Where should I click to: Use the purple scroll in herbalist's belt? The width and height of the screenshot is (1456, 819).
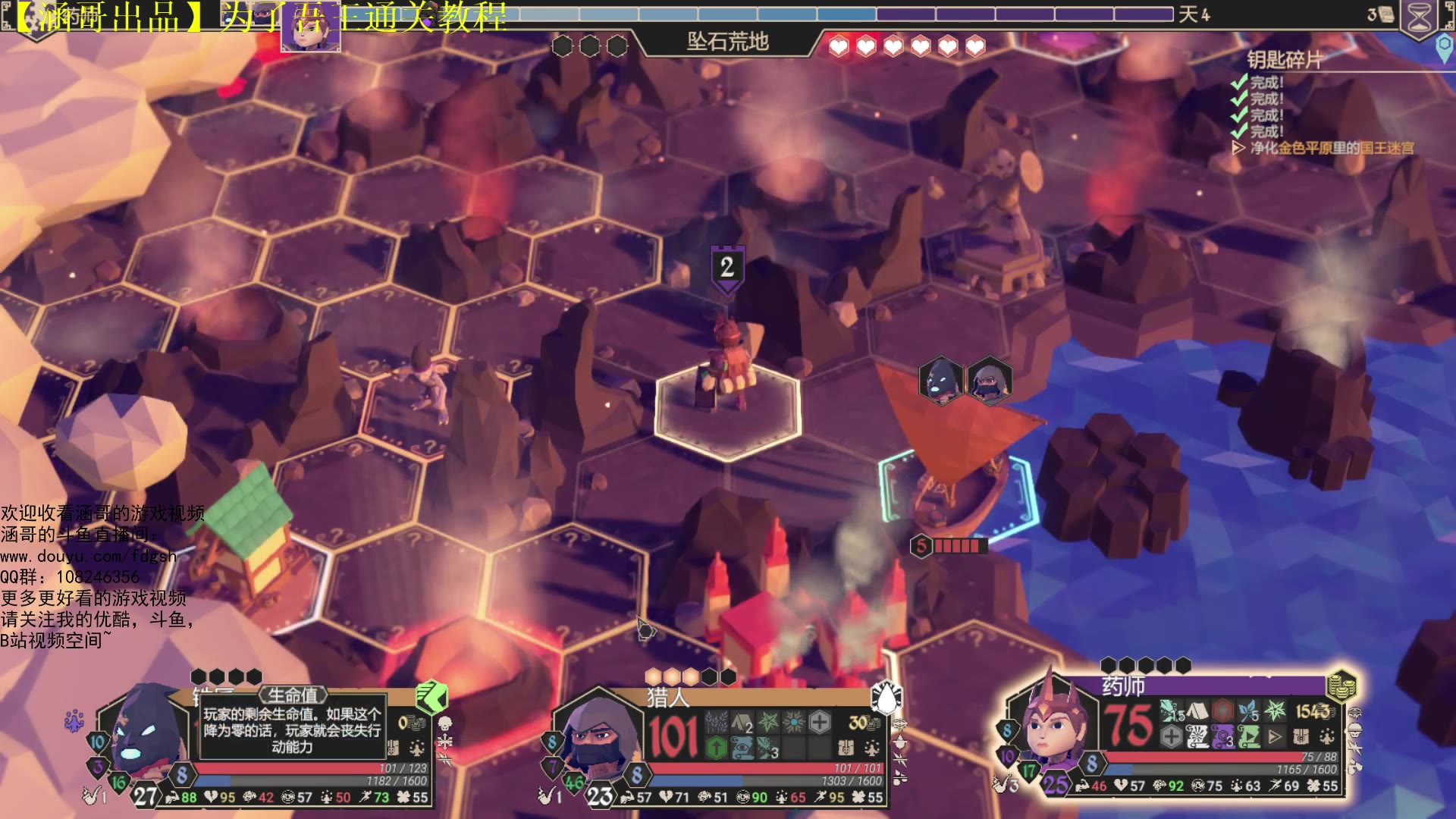point(1222,736)
